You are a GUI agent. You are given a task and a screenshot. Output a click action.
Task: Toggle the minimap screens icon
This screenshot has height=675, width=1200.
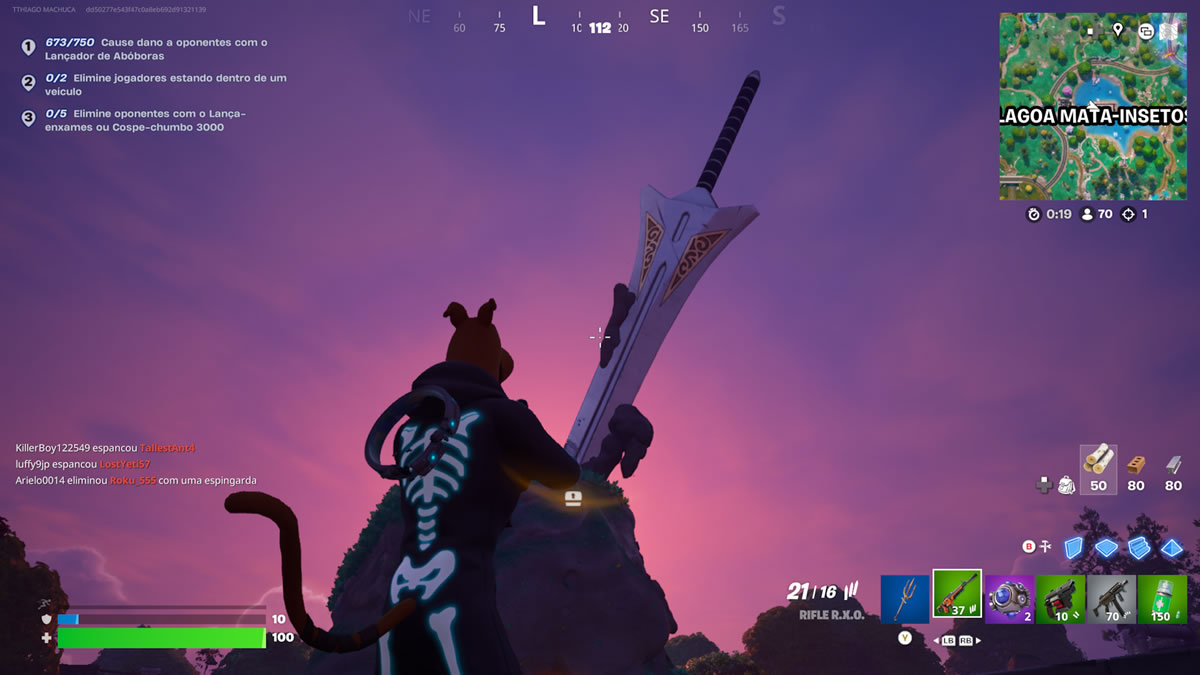(1146, 30)
